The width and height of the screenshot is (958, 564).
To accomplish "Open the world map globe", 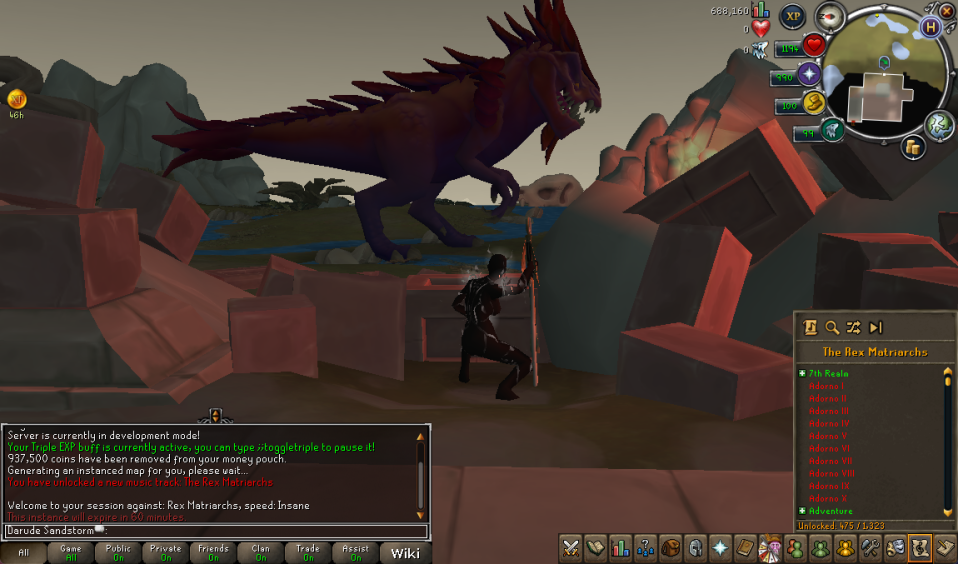I will pyautogui.click(x=938, y=124).
